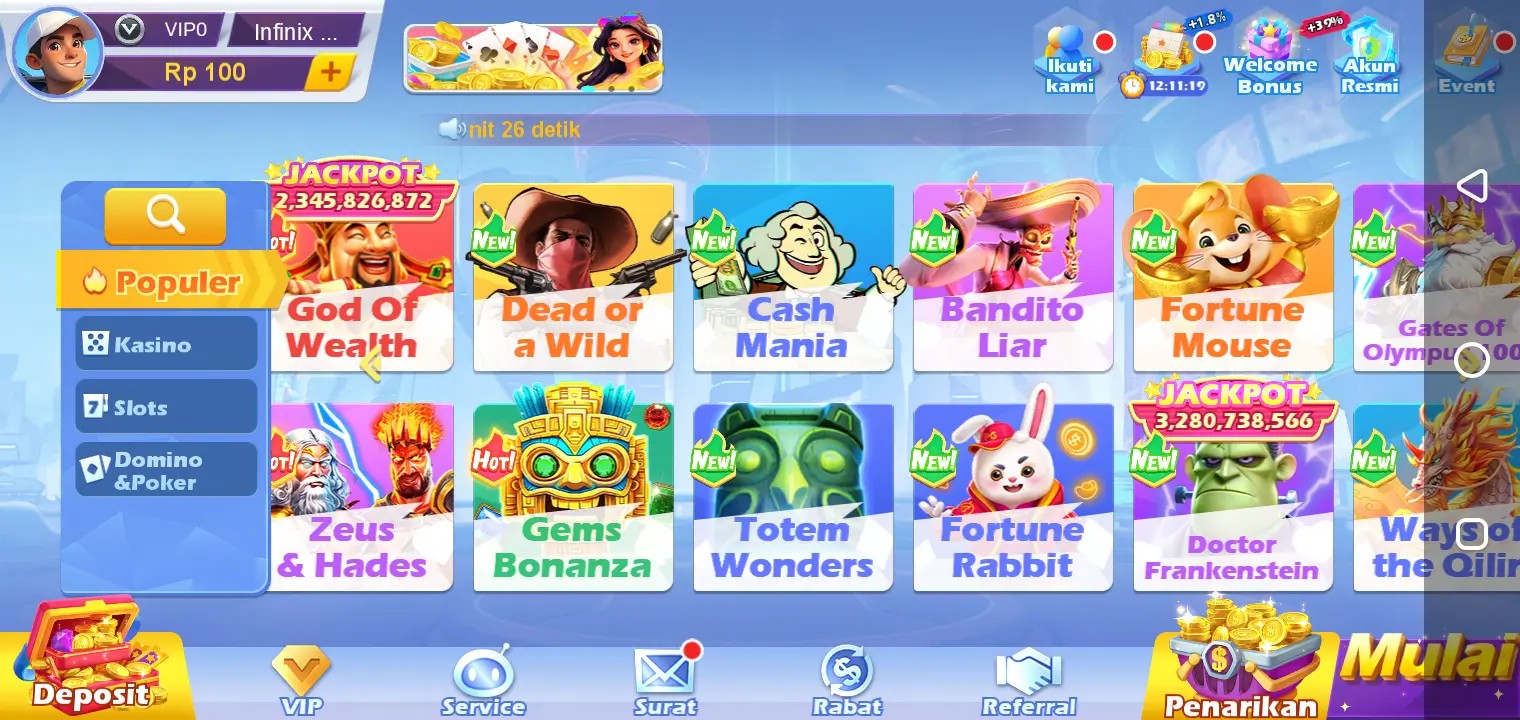
Task: Open the Surat mail icon
Action: (665, 670)
